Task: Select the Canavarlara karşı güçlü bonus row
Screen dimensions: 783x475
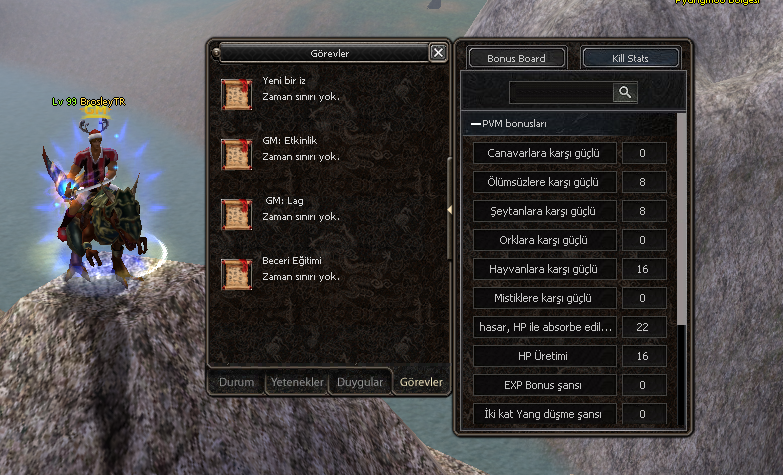Action: pos(543,153)
